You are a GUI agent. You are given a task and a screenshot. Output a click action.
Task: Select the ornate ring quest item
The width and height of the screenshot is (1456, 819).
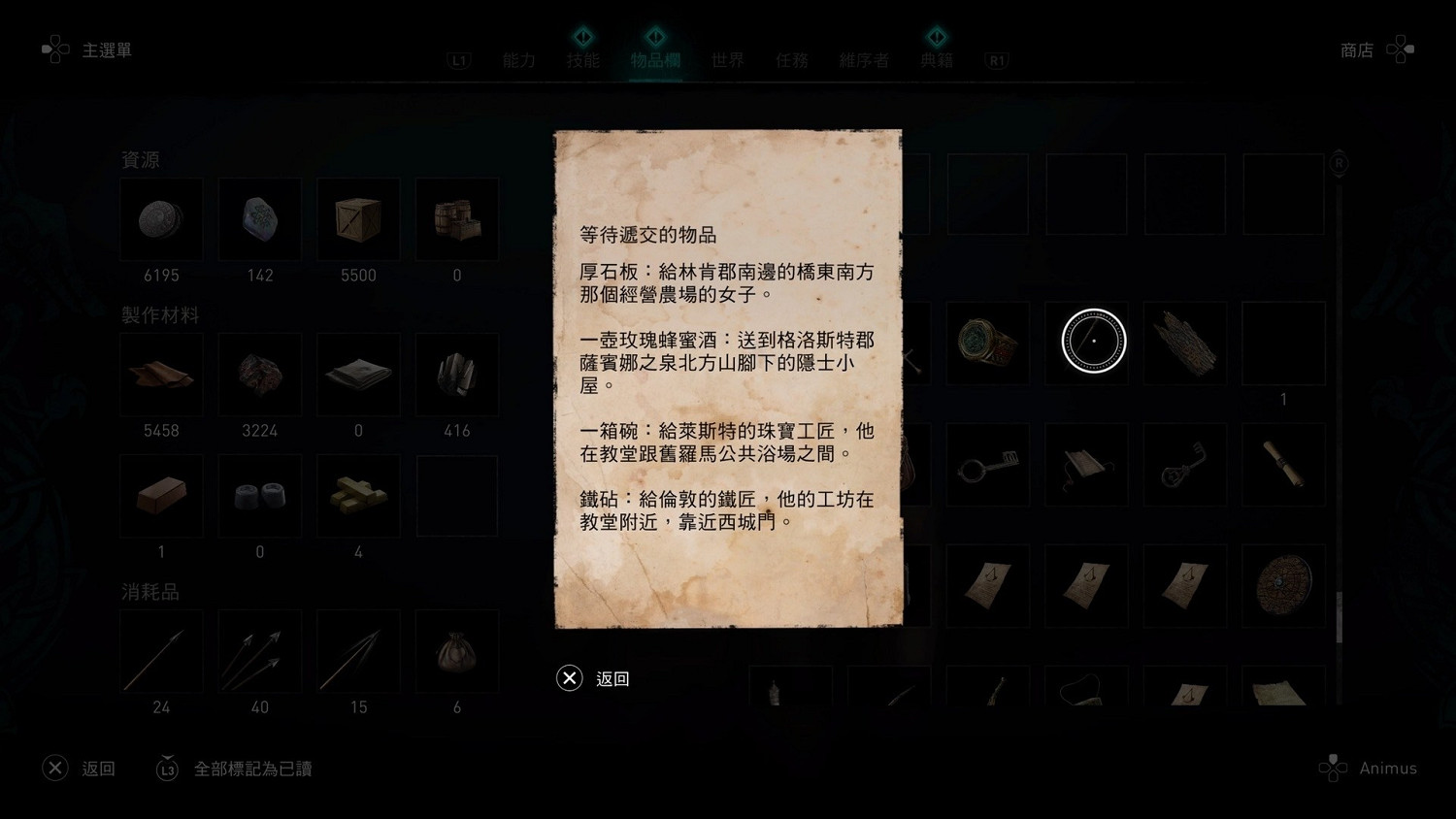[x=988, y=342]
